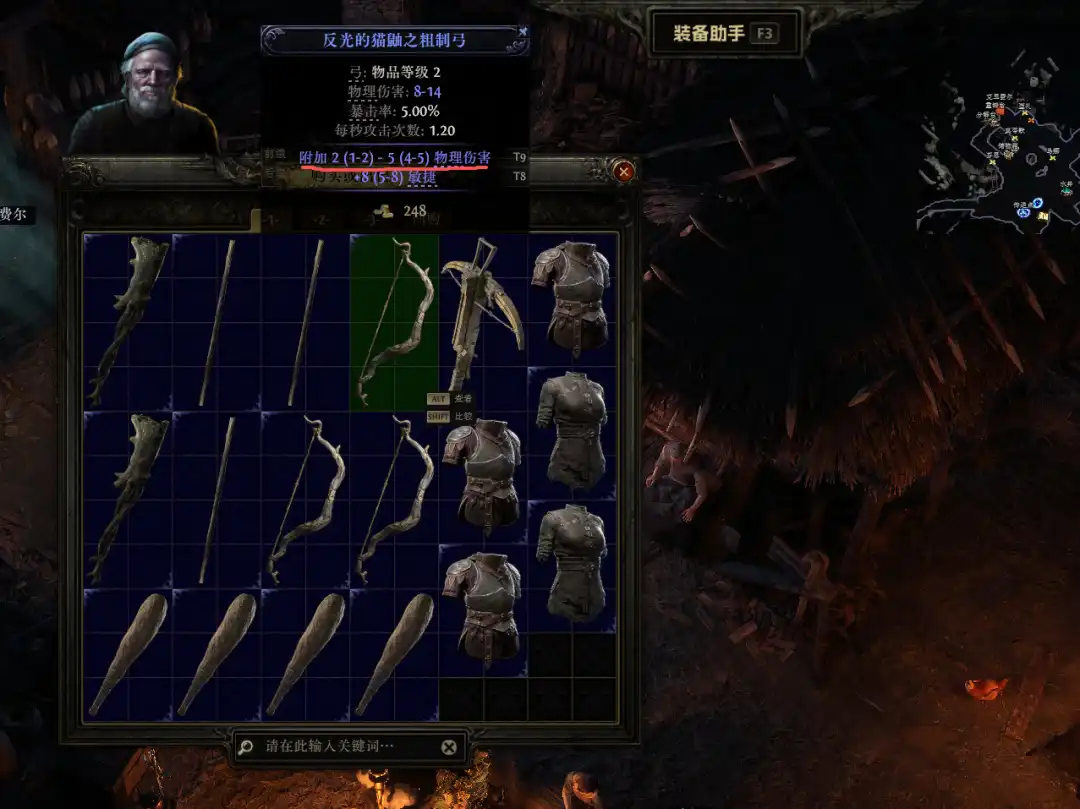The height and width of the screenshot is (809, 1080).
Task: Switch to vendor tab 1
Action: pos(271,219)
